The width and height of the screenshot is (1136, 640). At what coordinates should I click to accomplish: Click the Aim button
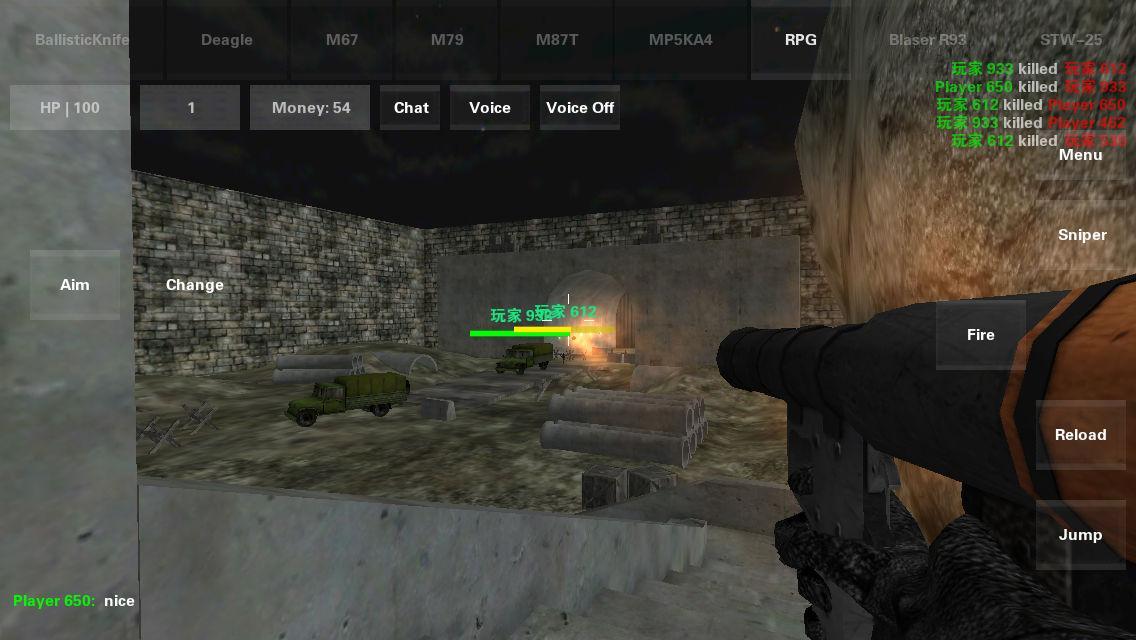[75, 285]
